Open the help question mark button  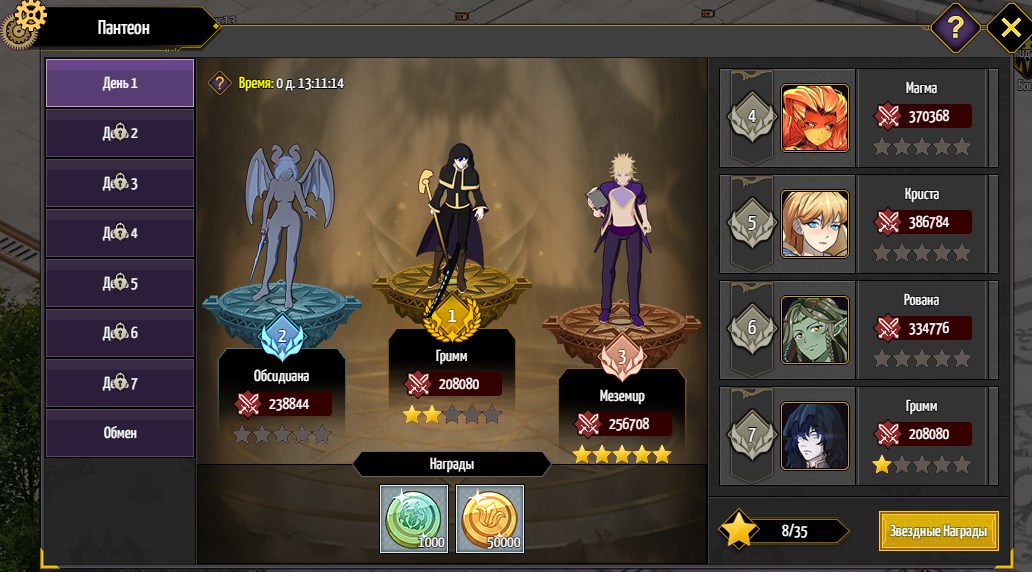click(x=955, y=27)
